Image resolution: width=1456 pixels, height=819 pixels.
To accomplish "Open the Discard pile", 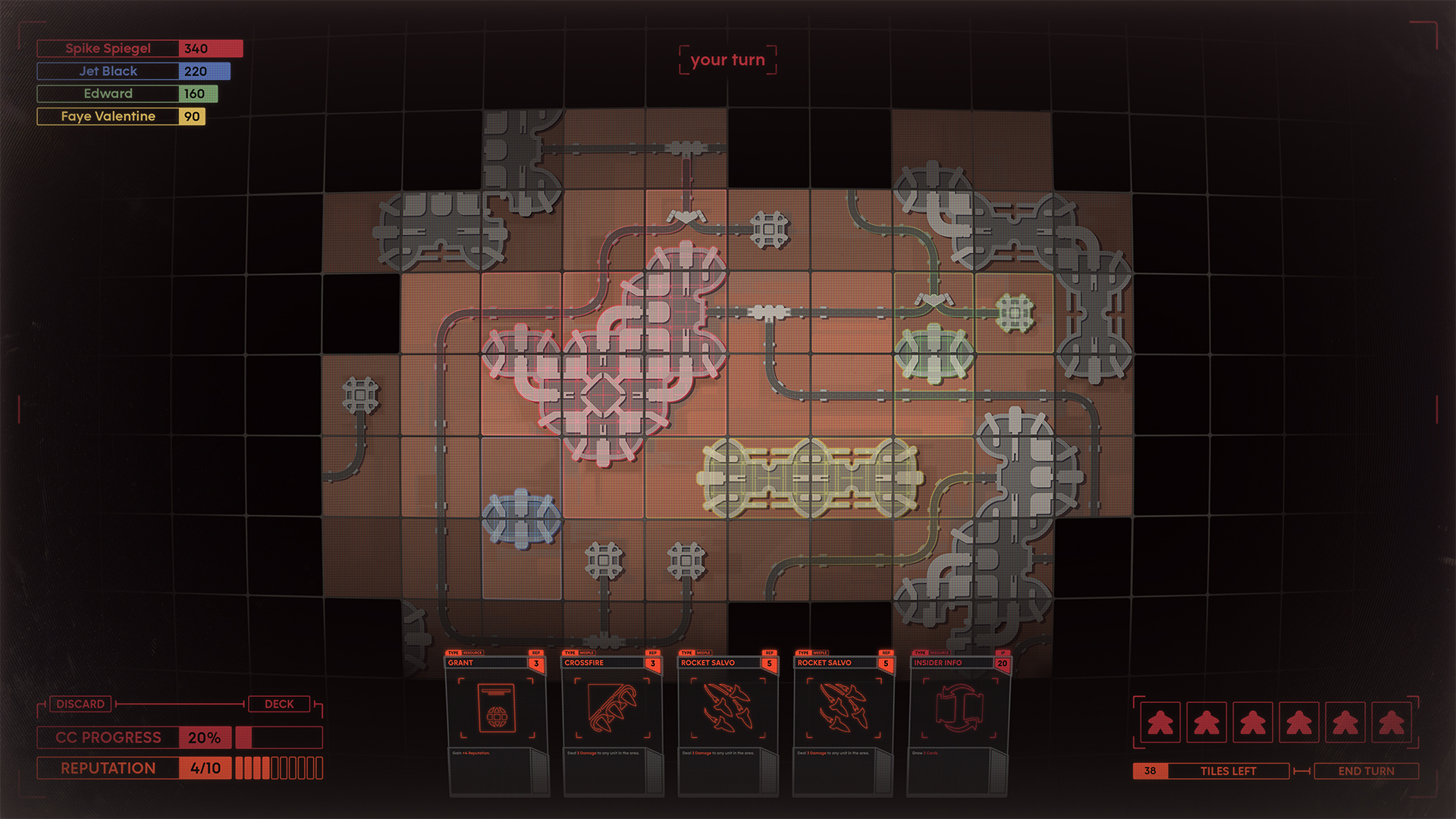I will pyautogui.click(x=80, y=704).
